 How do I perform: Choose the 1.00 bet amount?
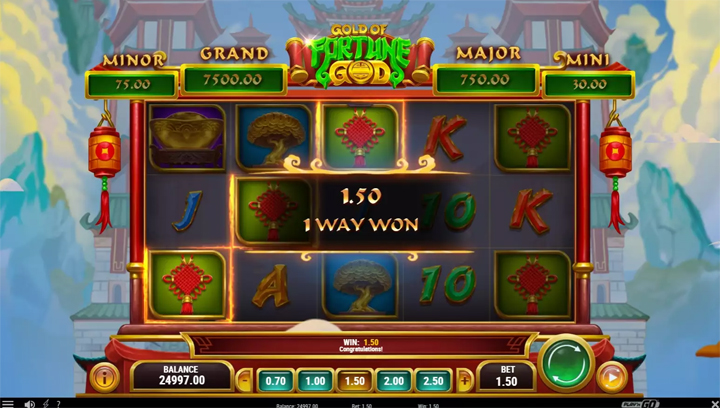tap(316, 381)
